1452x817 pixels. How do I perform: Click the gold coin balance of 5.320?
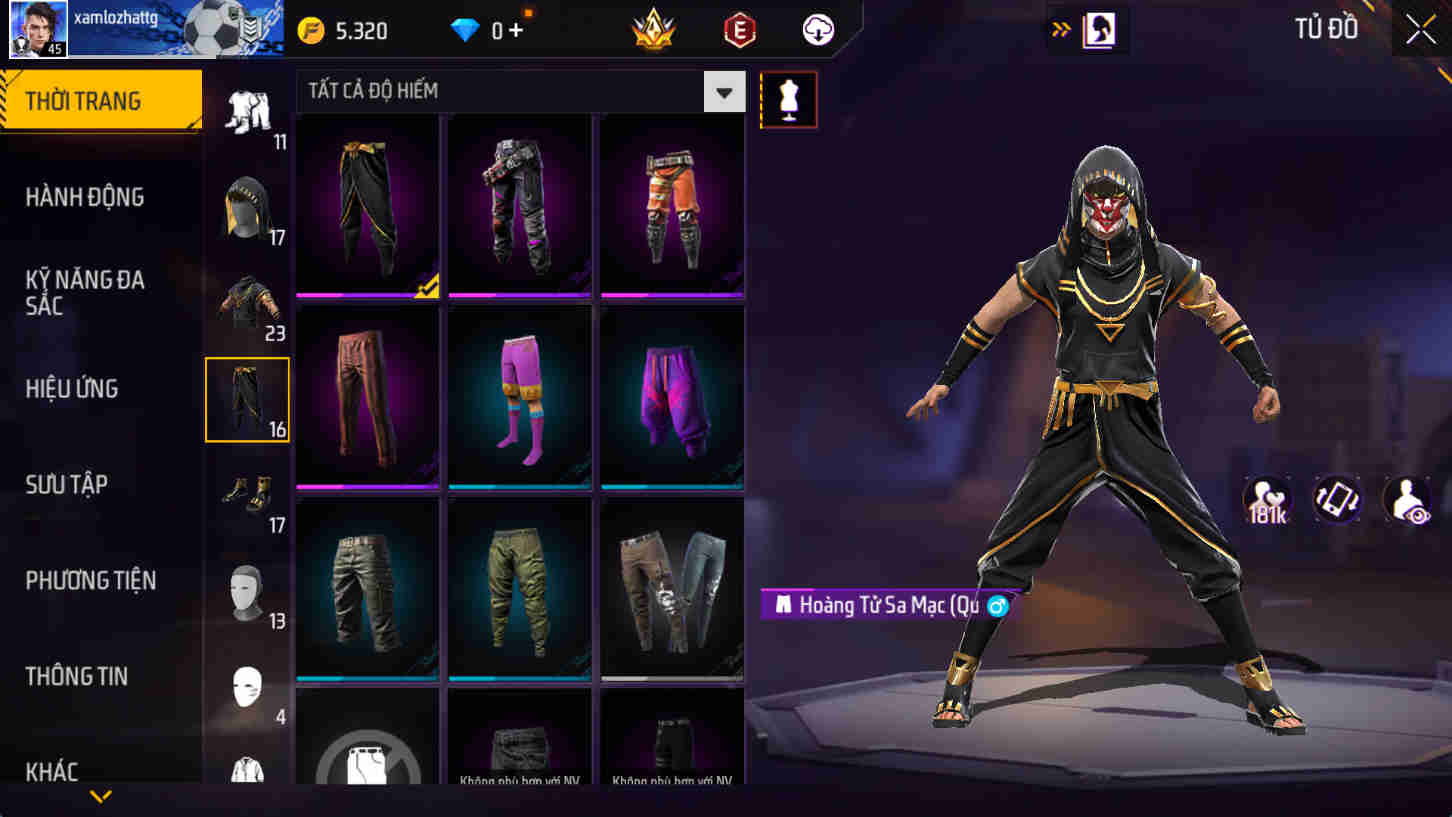350,30
